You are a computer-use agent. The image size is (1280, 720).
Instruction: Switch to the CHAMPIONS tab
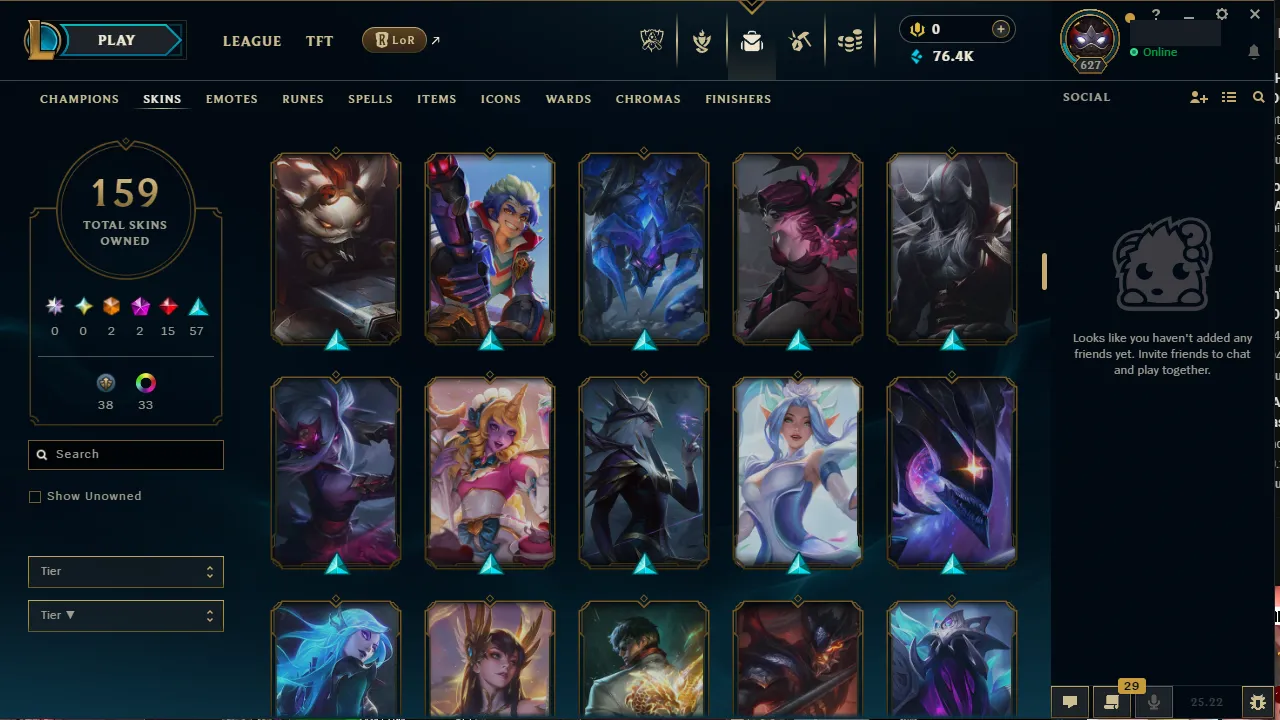(x=79, y=99)
